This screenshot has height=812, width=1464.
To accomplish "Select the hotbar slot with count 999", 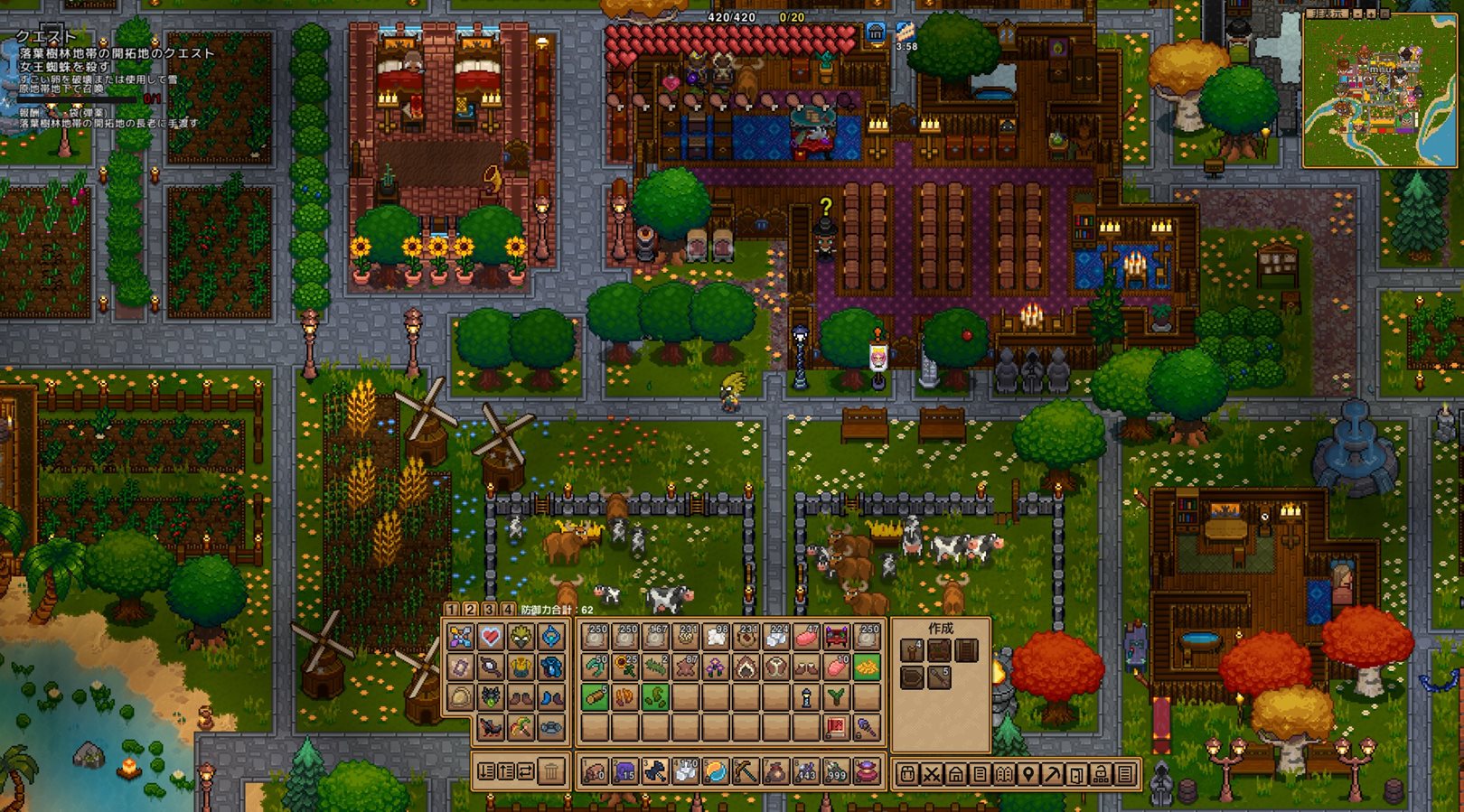I will coord(836,772).
